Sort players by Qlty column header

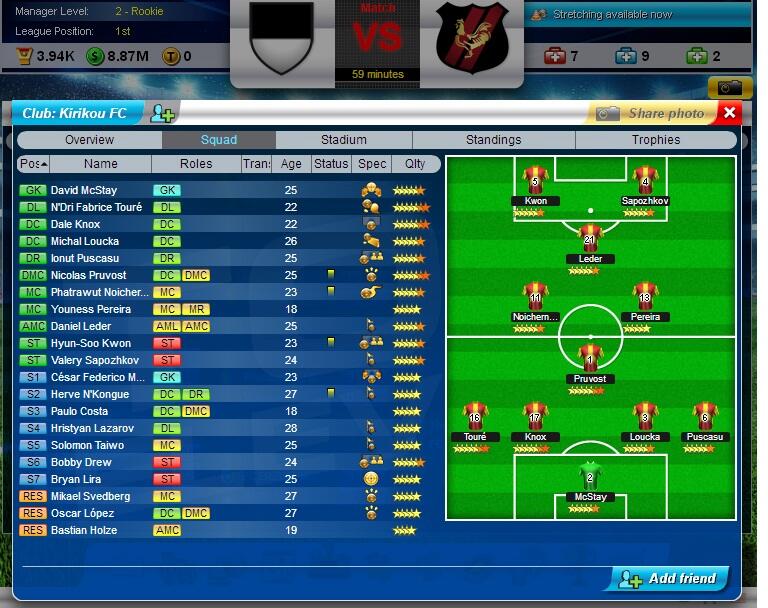pyautogui.click(x=408, y=164)
